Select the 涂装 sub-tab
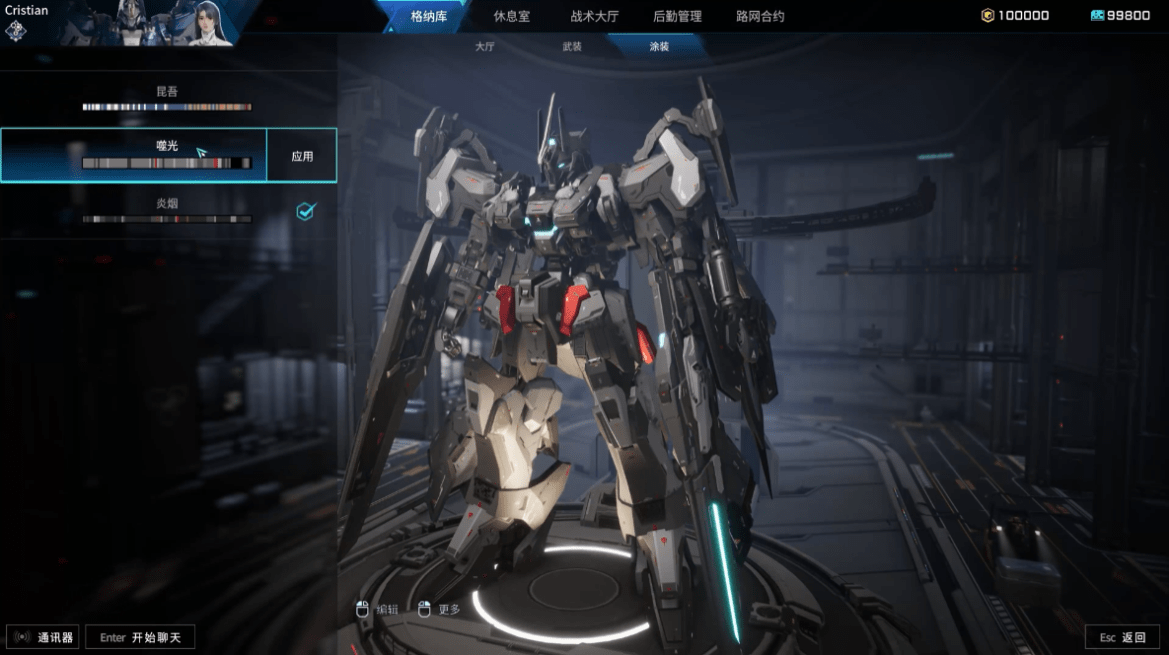This screenshot has height=655, width=1169. point(659,47)
